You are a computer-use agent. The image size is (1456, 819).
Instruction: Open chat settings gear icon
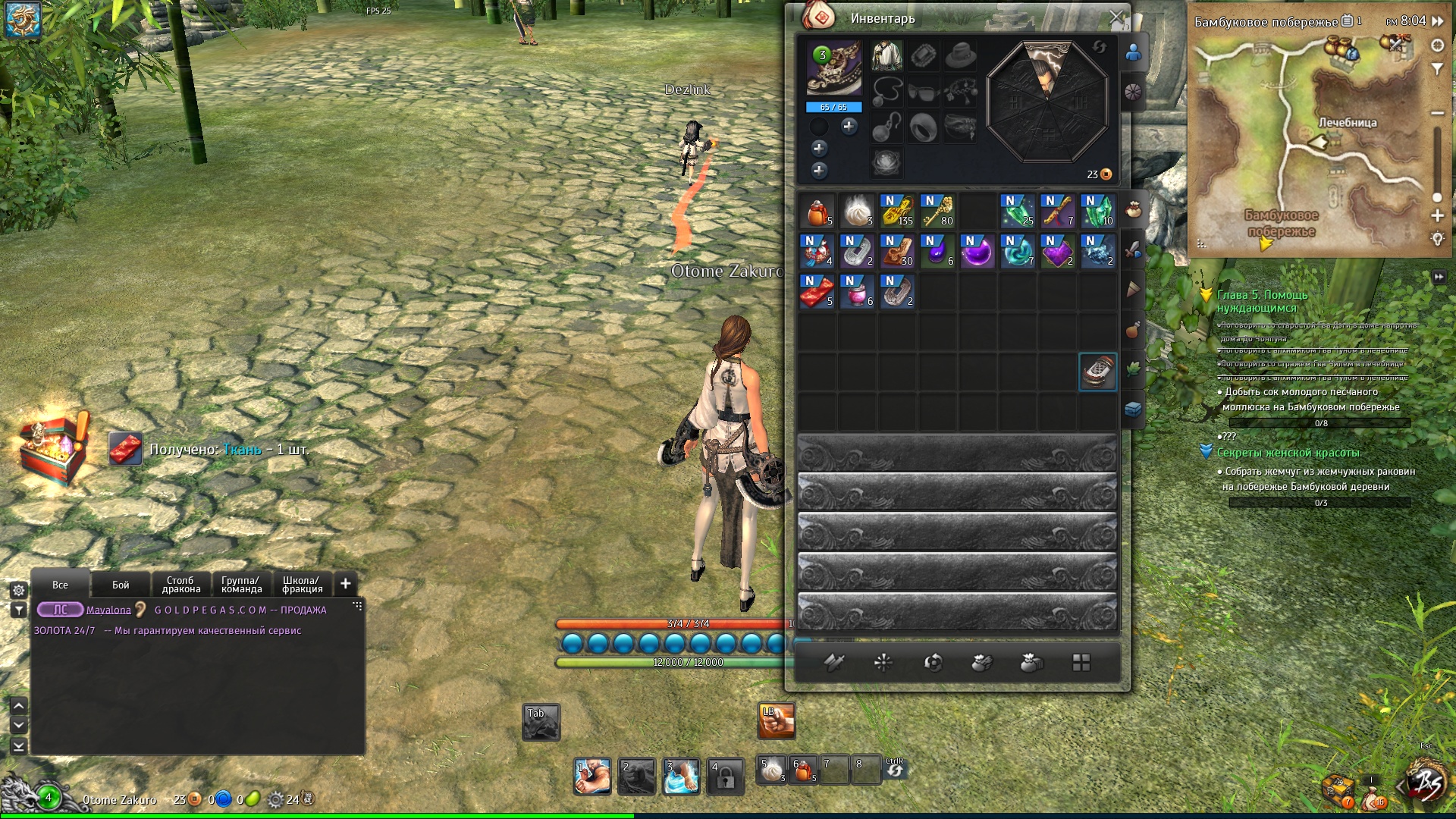tap(19, 589)
